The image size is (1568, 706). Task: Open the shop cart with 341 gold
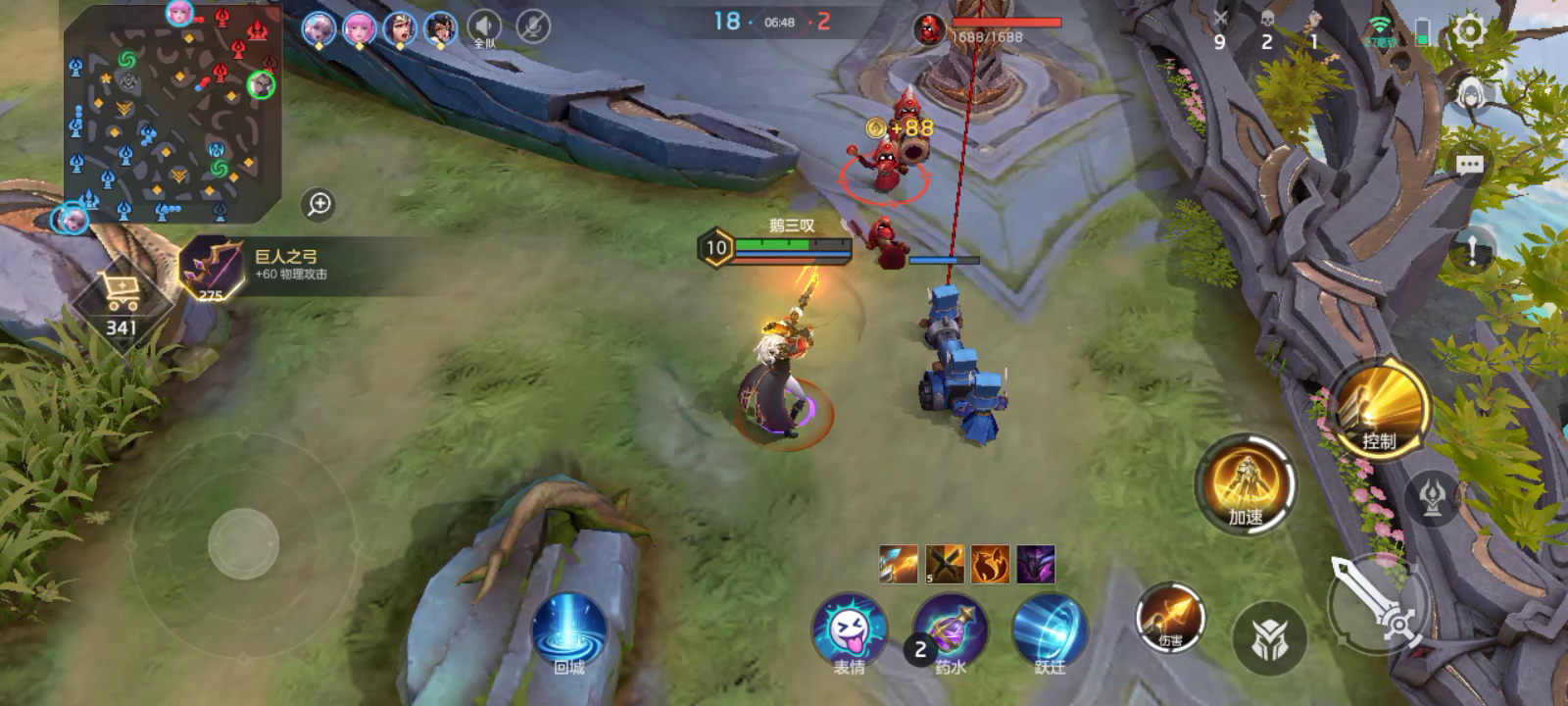tap(121, 297)
